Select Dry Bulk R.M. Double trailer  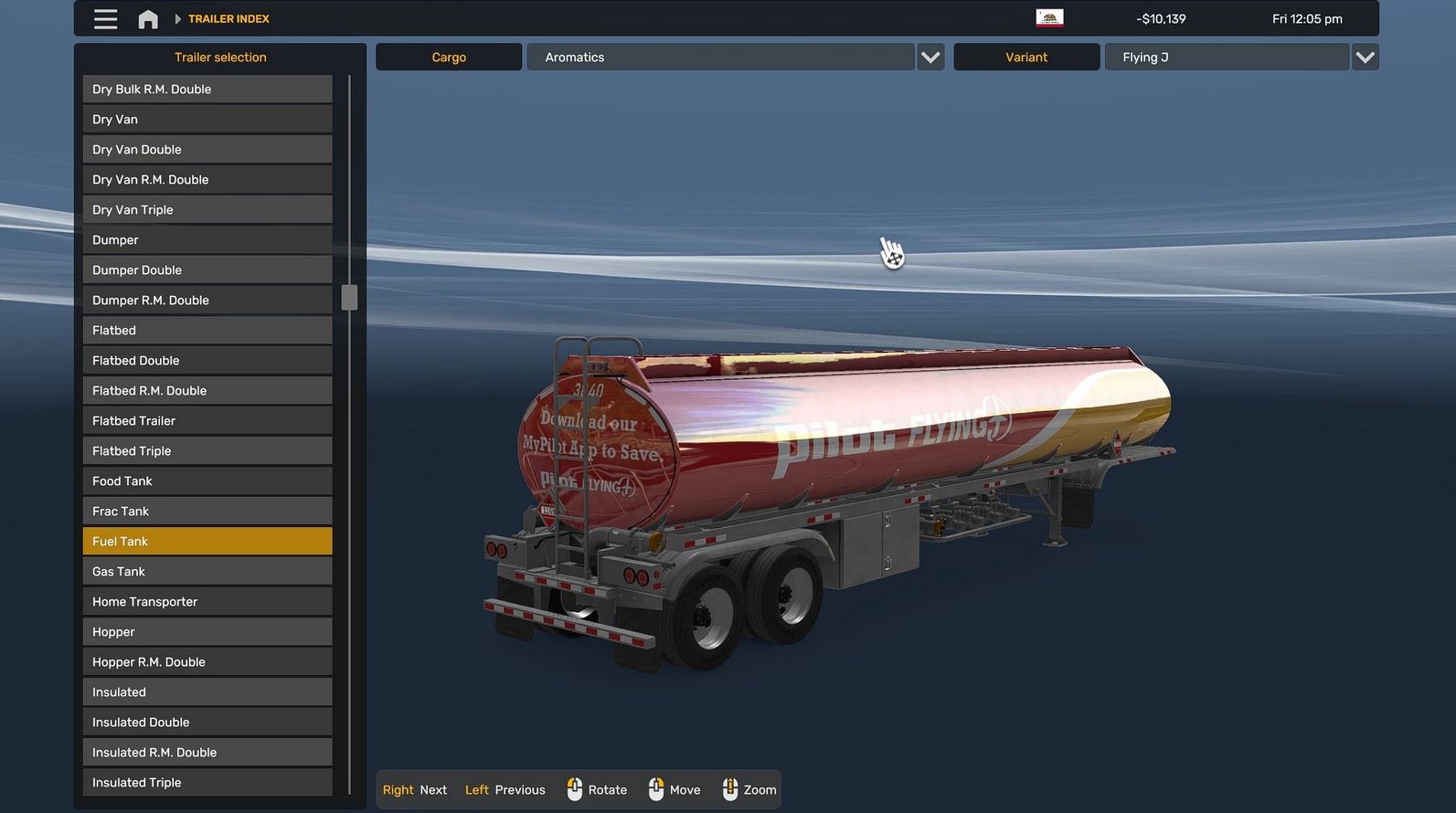click(207, 90)
